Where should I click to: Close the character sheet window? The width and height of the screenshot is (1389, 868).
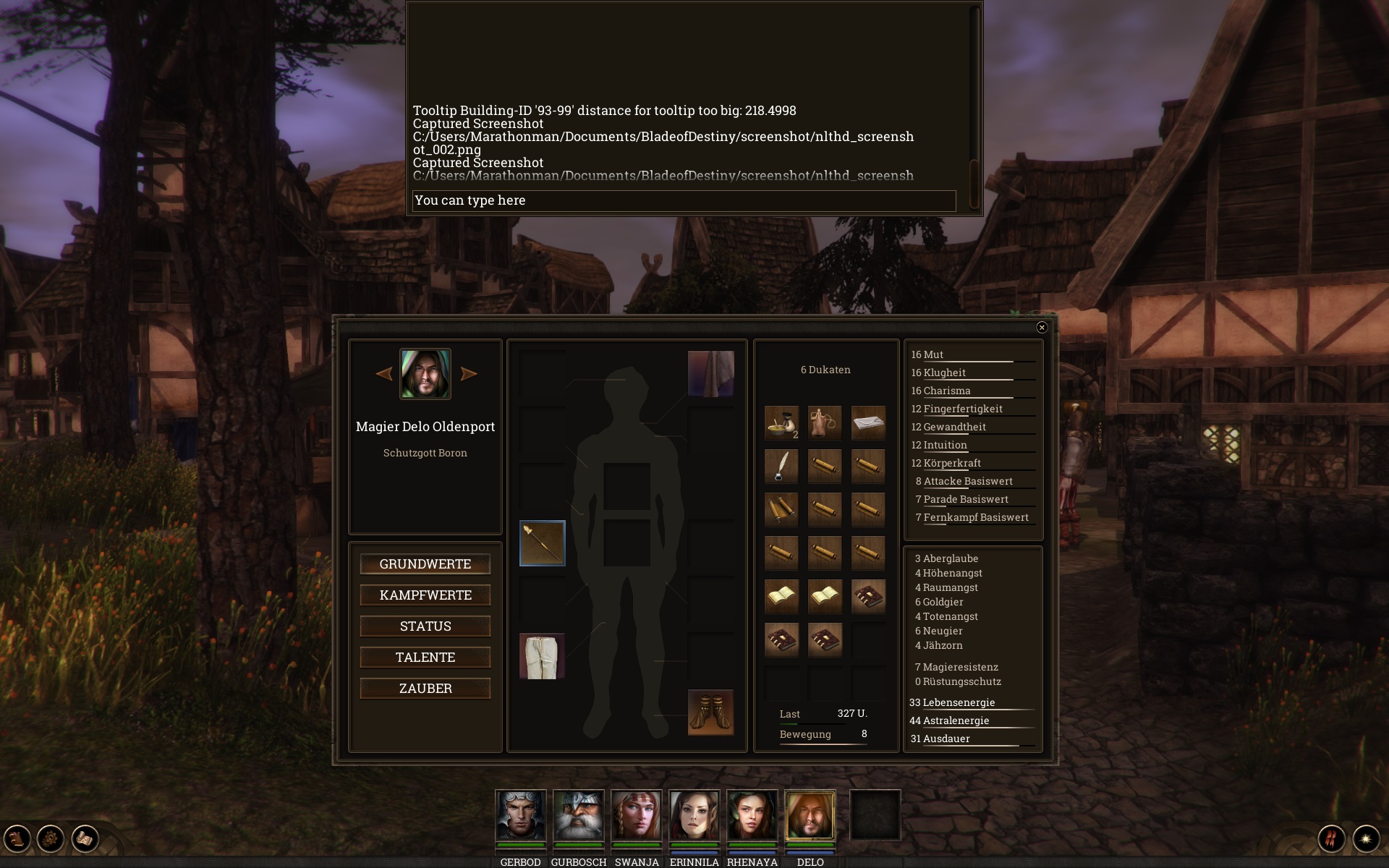(1042, 328)
